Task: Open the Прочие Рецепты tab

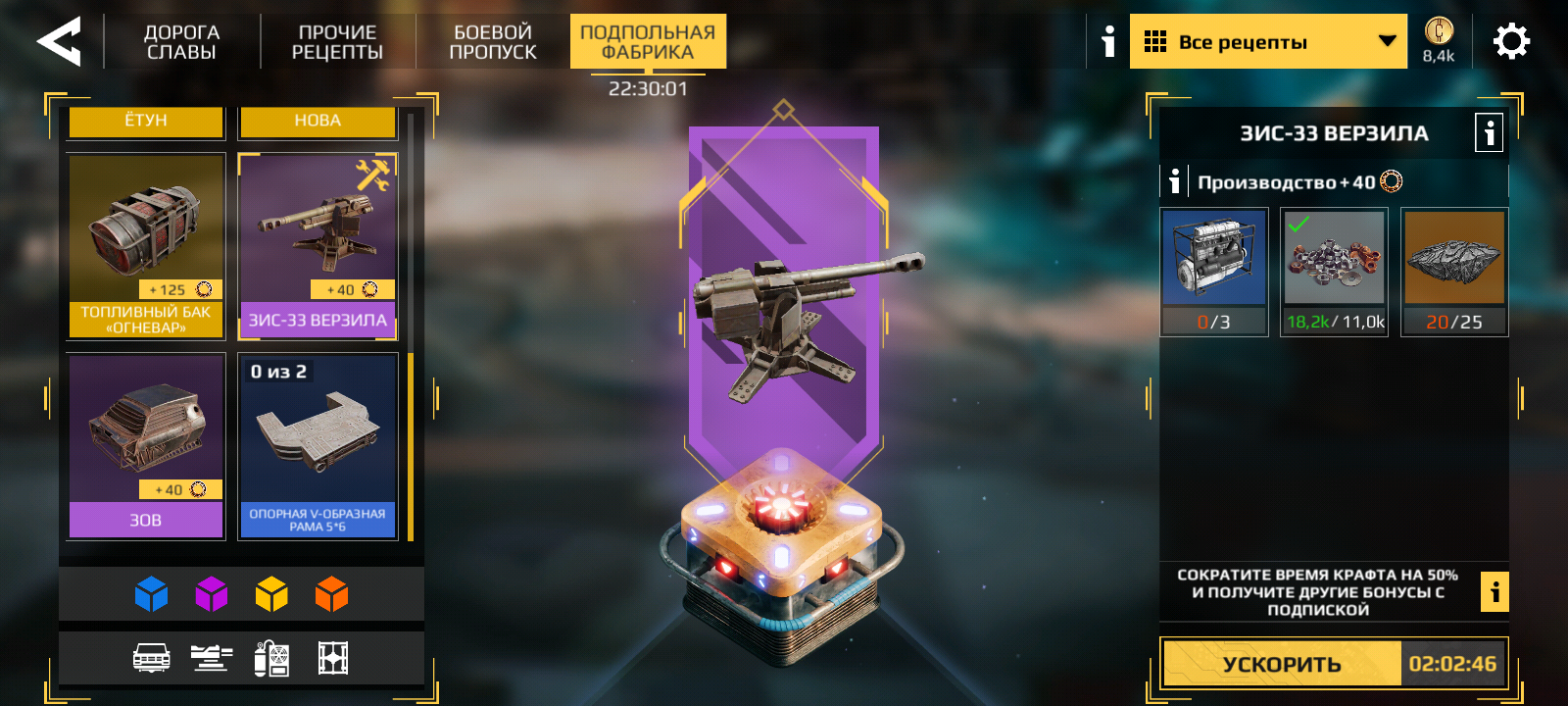Action: point(337,42)
